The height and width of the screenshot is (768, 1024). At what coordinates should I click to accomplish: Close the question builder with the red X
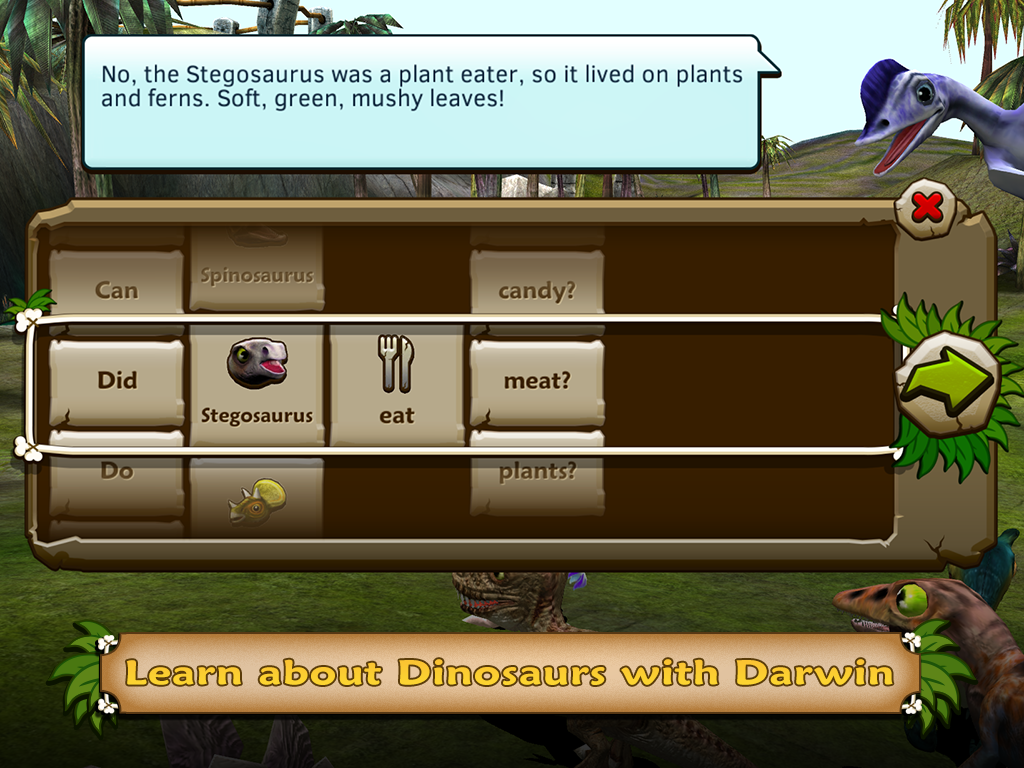tap(927, 208)
